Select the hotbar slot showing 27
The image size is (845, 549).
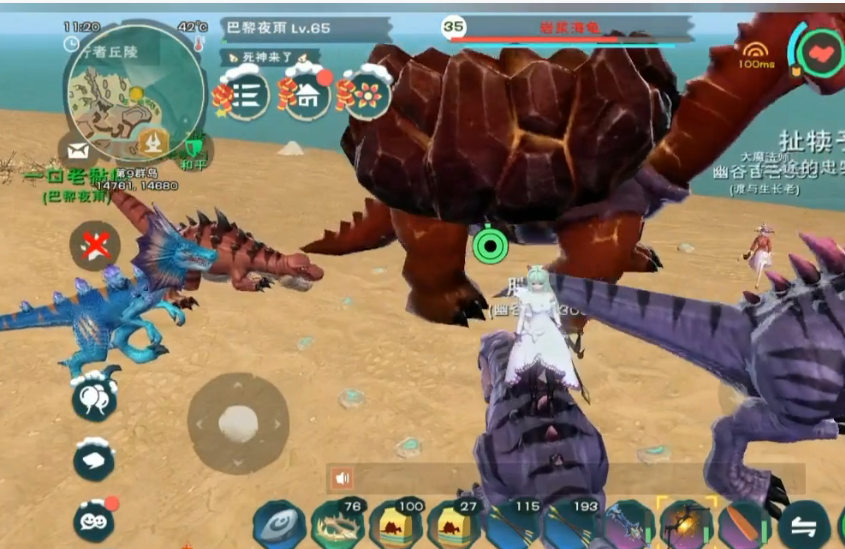(x=454, y=524)
